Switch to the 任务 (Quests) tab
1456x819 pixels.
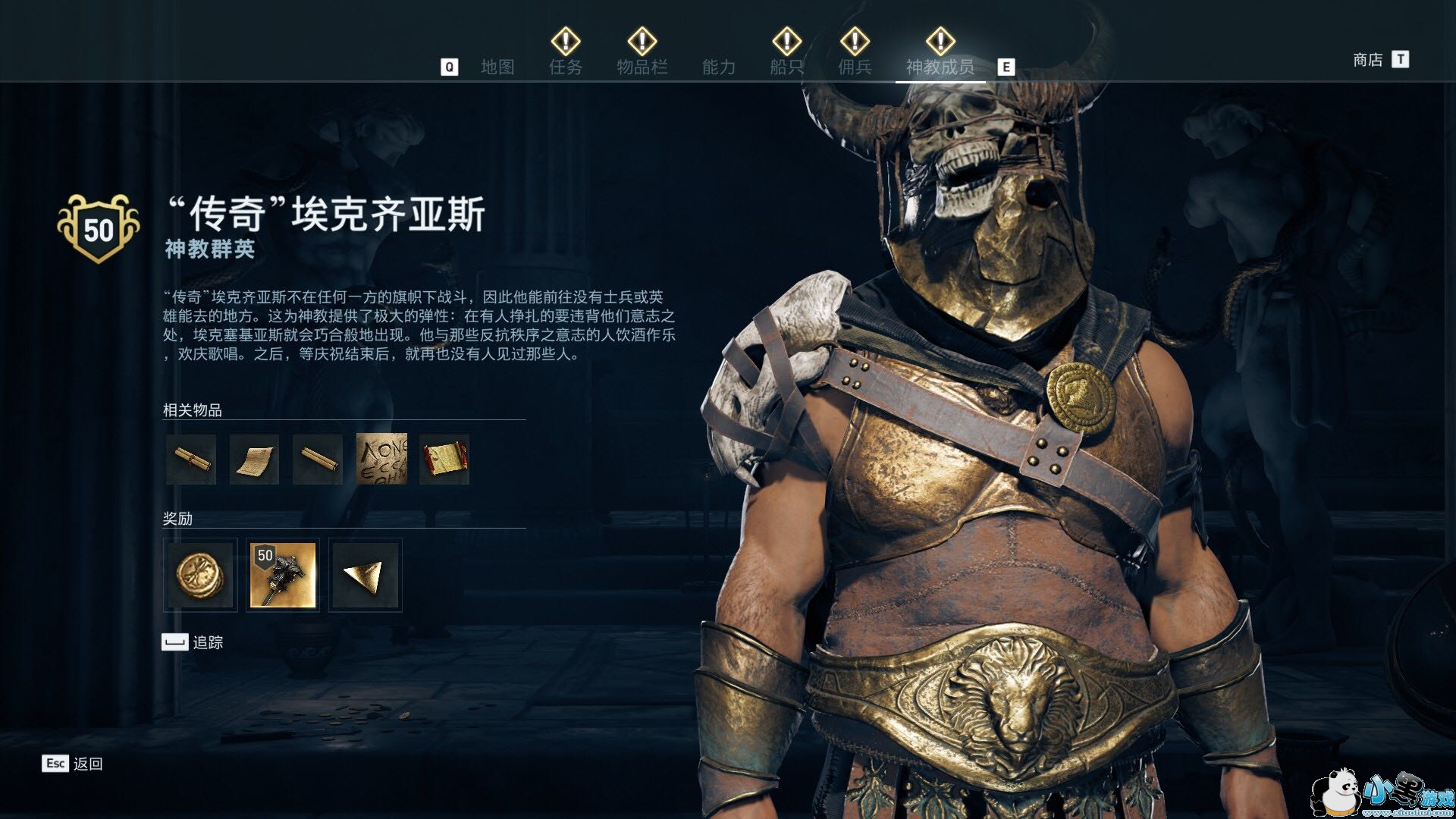click(566, 67)
